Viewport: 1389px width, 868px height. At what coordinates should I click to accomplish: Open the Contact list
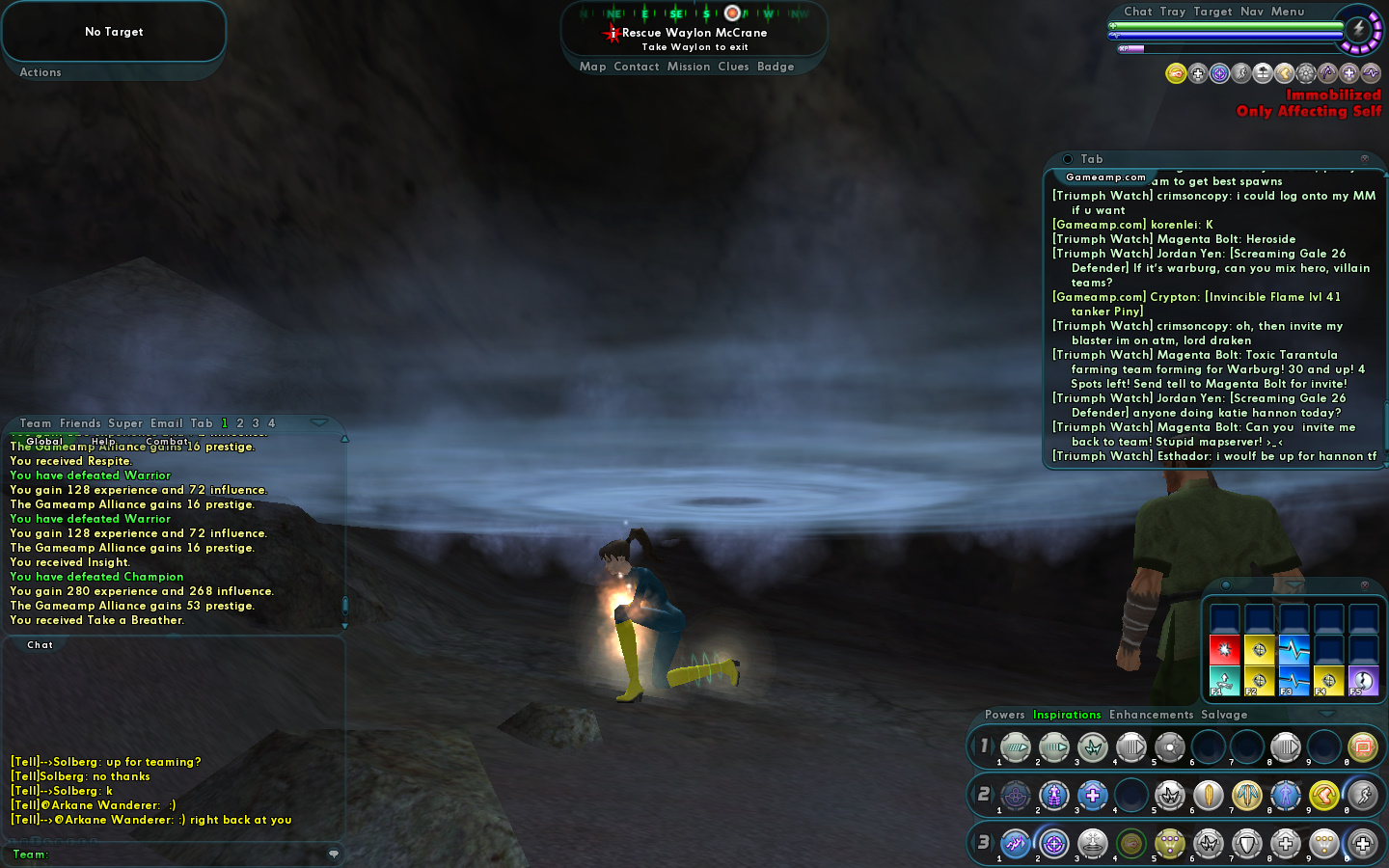coord(636,67)
